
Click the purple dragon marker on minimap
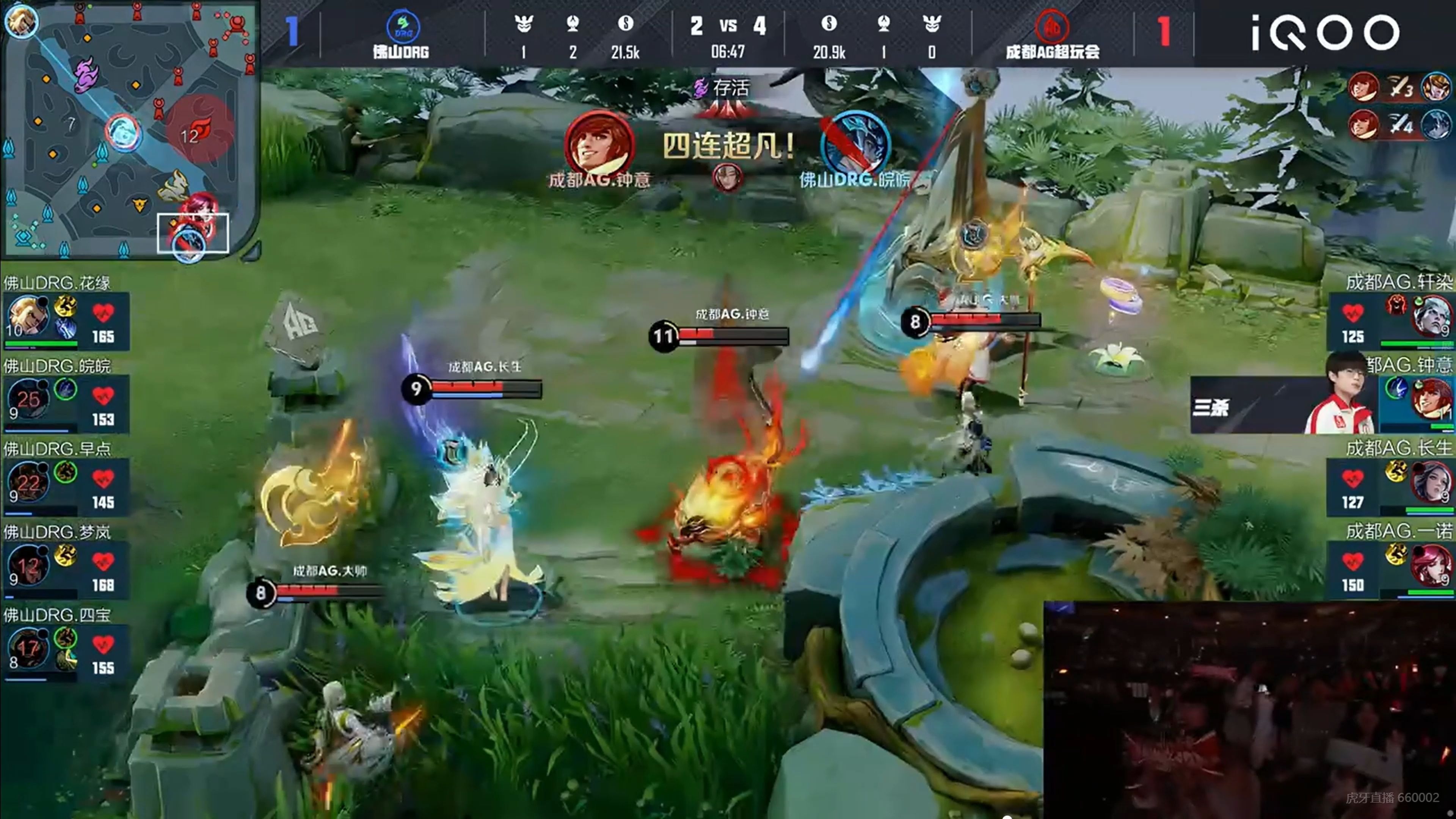point(88,74)
